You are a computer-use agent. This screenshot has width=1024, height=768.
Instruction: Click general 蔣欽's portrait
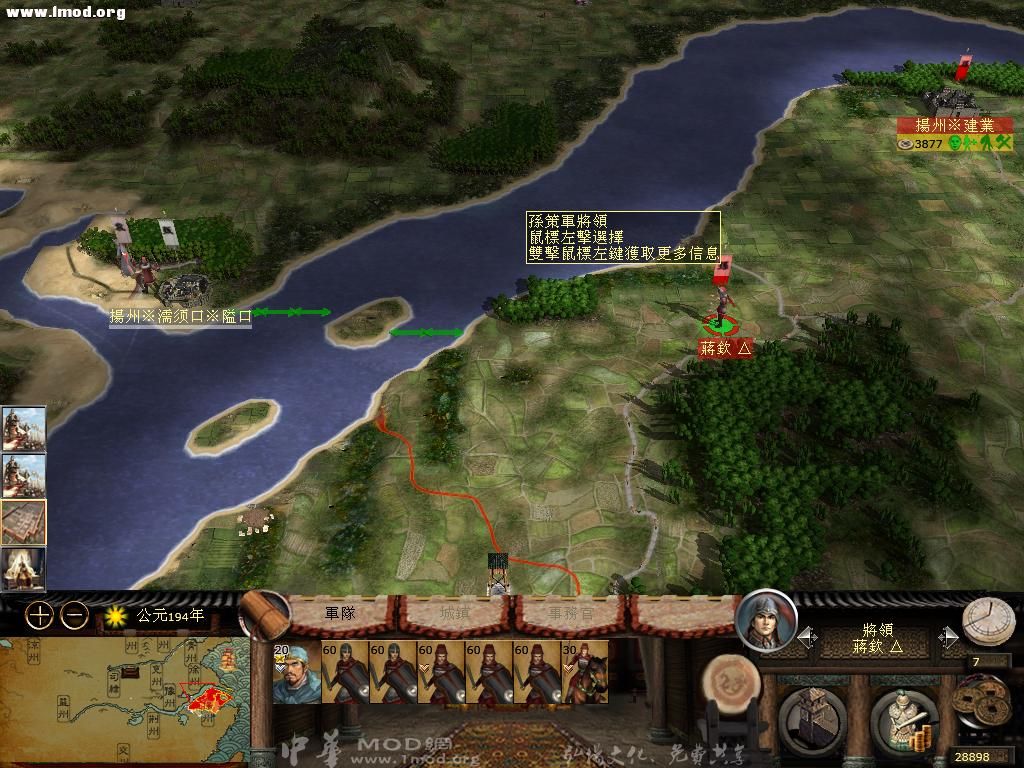766,621
